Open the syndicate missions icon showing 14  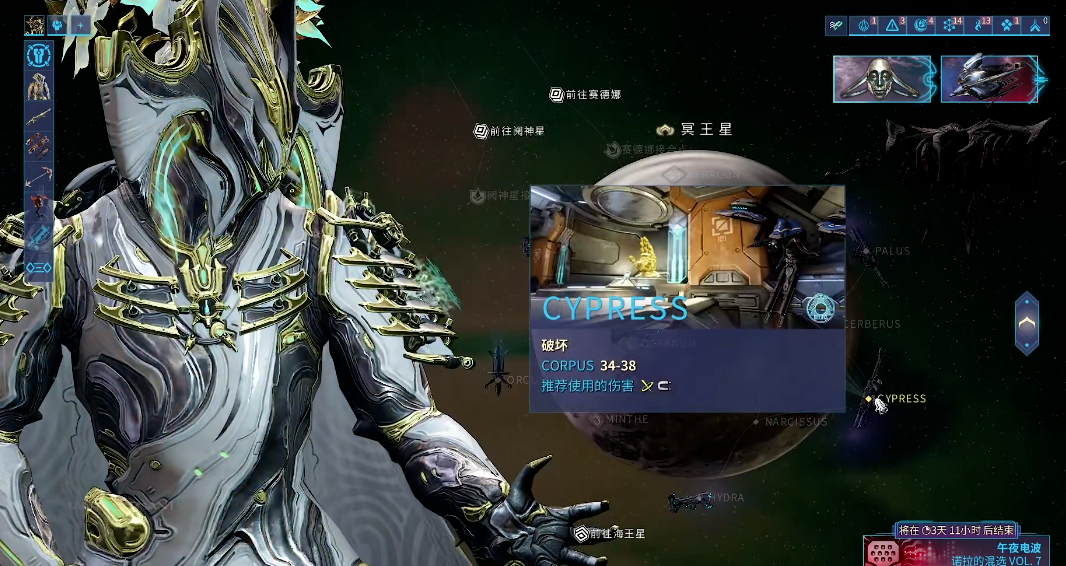coord(949,26)
